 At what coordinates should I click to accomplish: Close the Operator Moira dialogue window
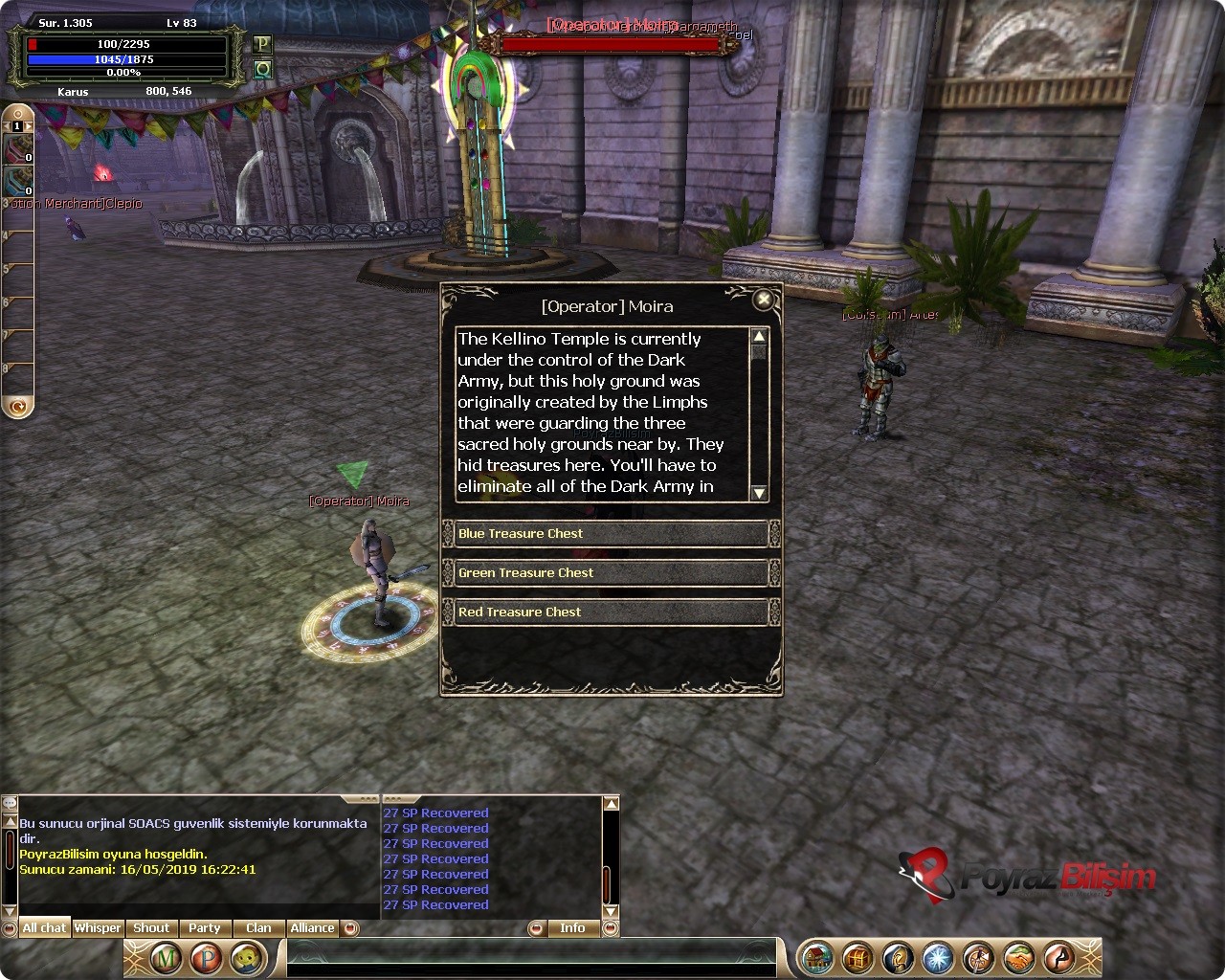(764, 301)
